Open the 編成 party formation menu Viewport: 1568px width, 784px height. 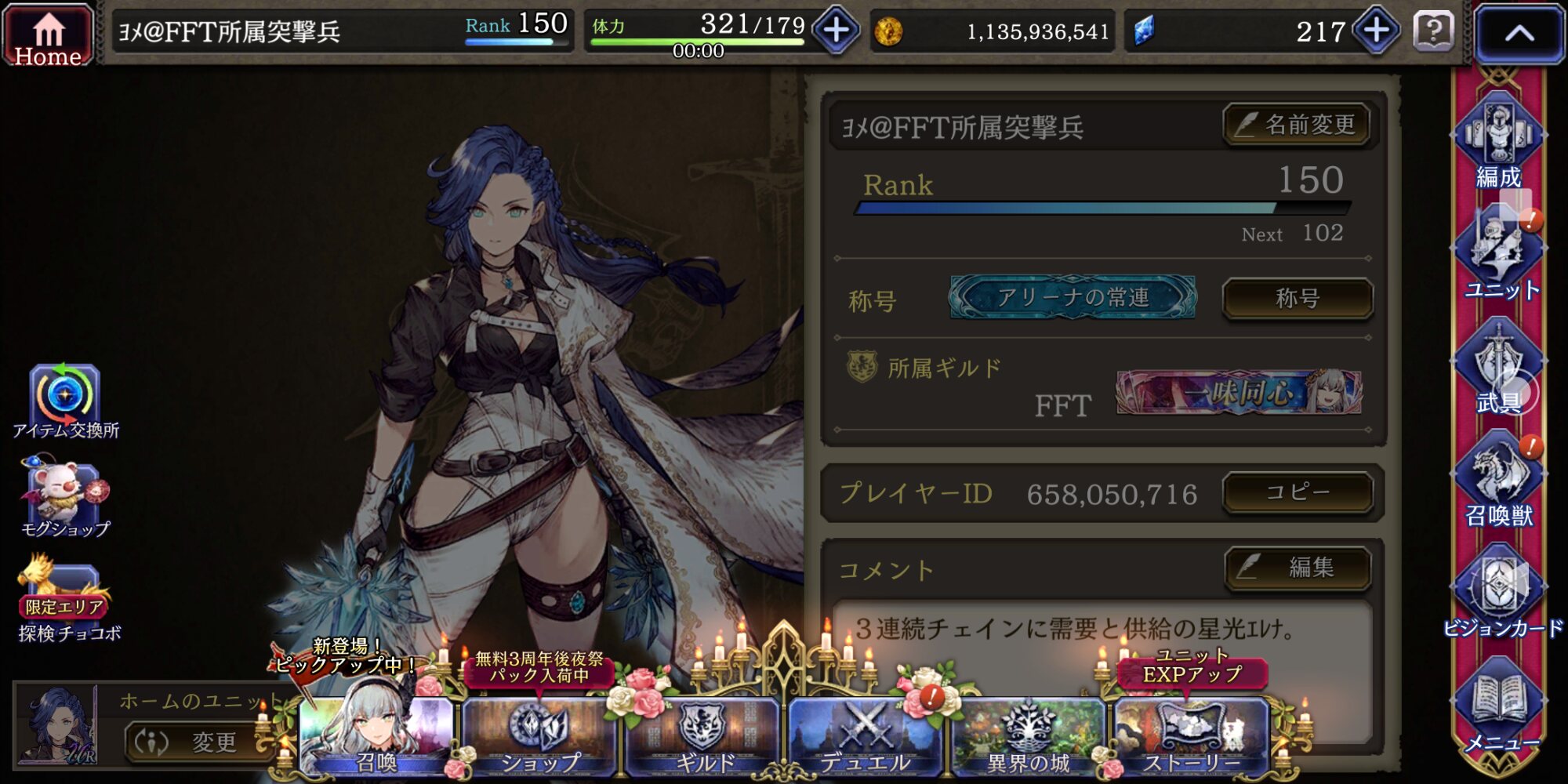1498,145
